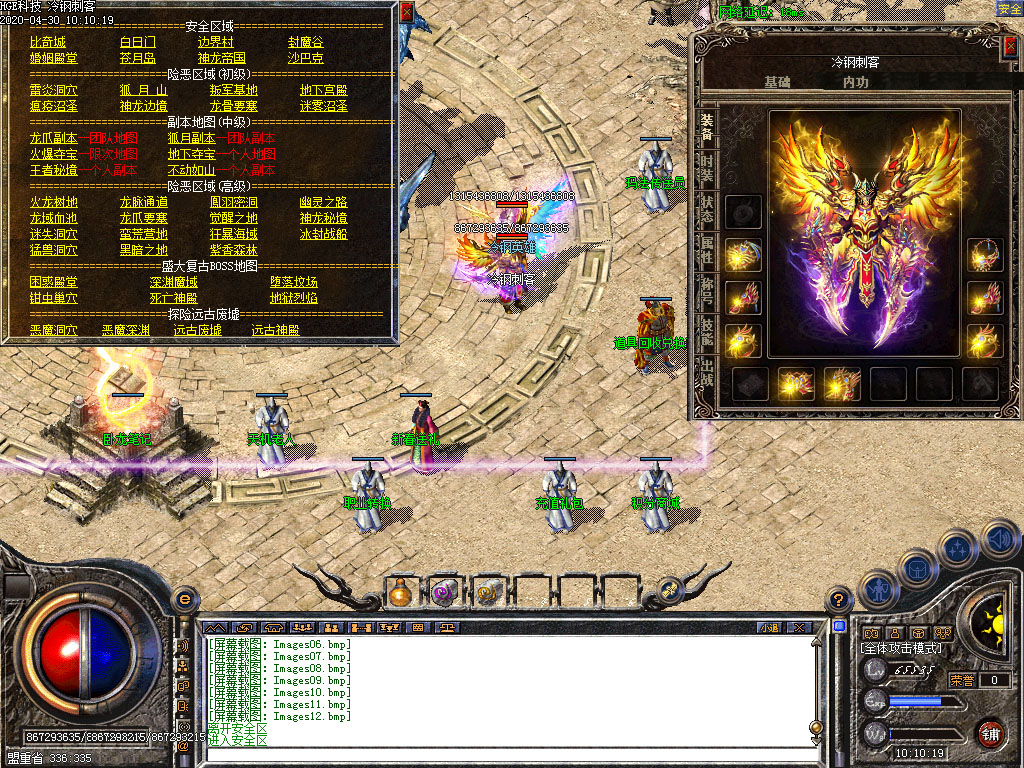Enter the 龙爪副本 team dungeon
The width and height of the screenshot is (1024, 768).
click(53, 138)
